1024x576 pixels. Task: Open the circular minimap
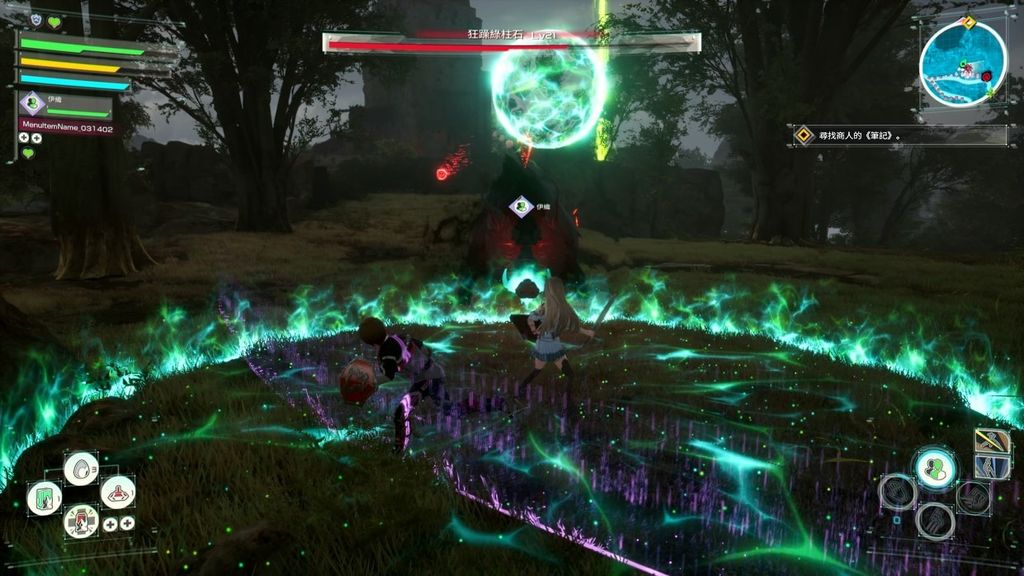click(962, 64)
